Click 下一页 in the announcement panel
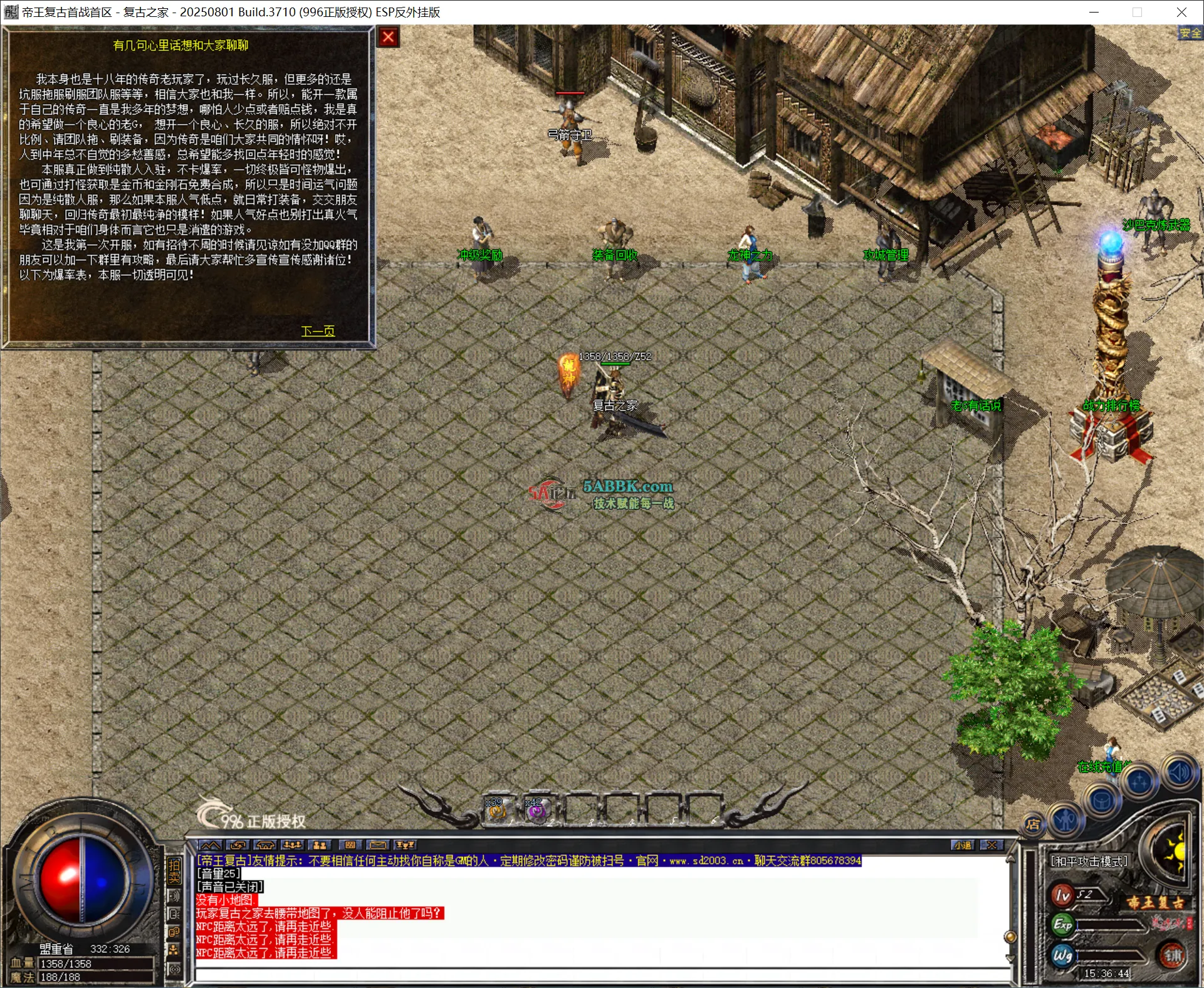This screenshot has height=988, width=1204. coord(318,331)
